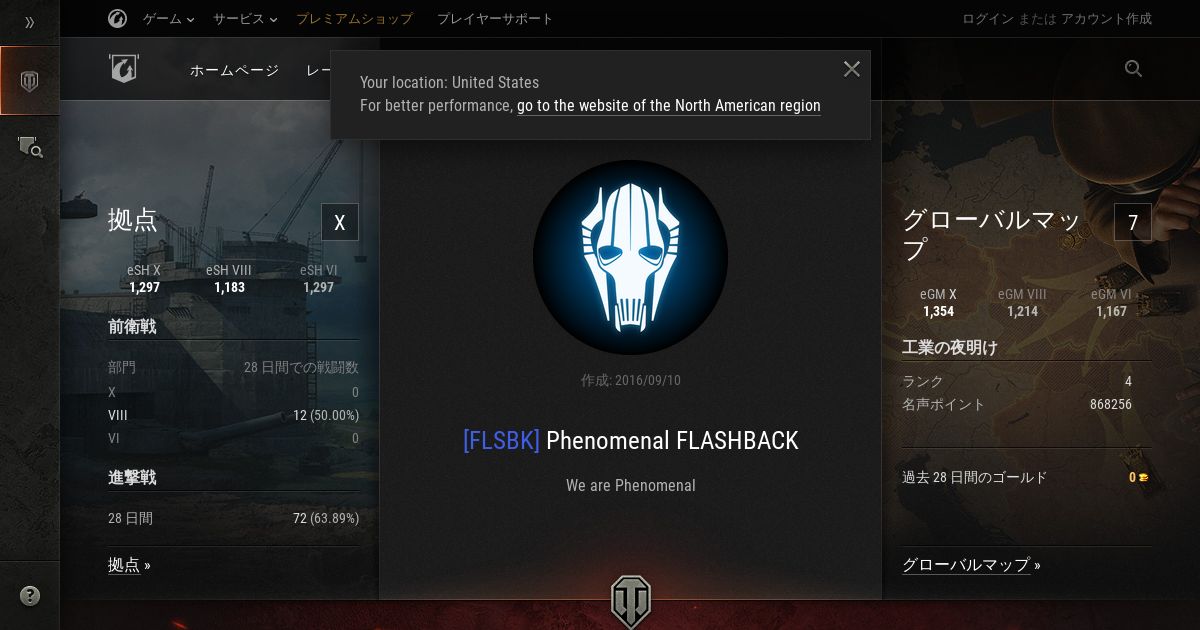Open the help question mark icon
The height and width of the screenshot is (630, 1200).
30,597
